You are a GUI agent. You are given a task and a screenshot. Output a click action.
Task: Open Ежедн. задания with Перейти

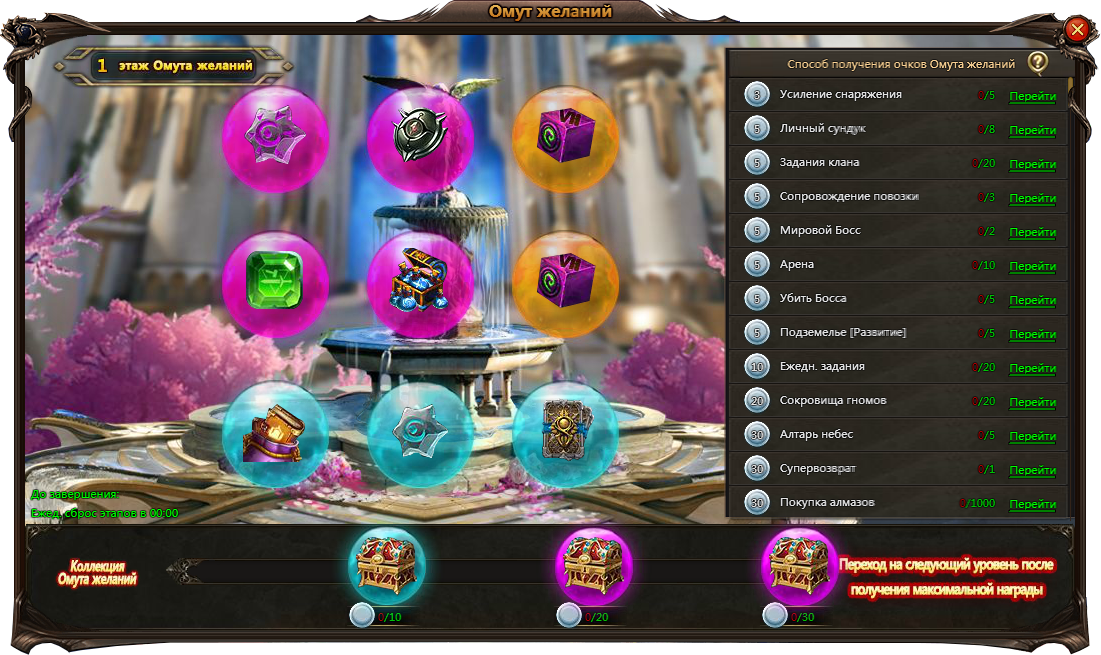point(1032,369)
